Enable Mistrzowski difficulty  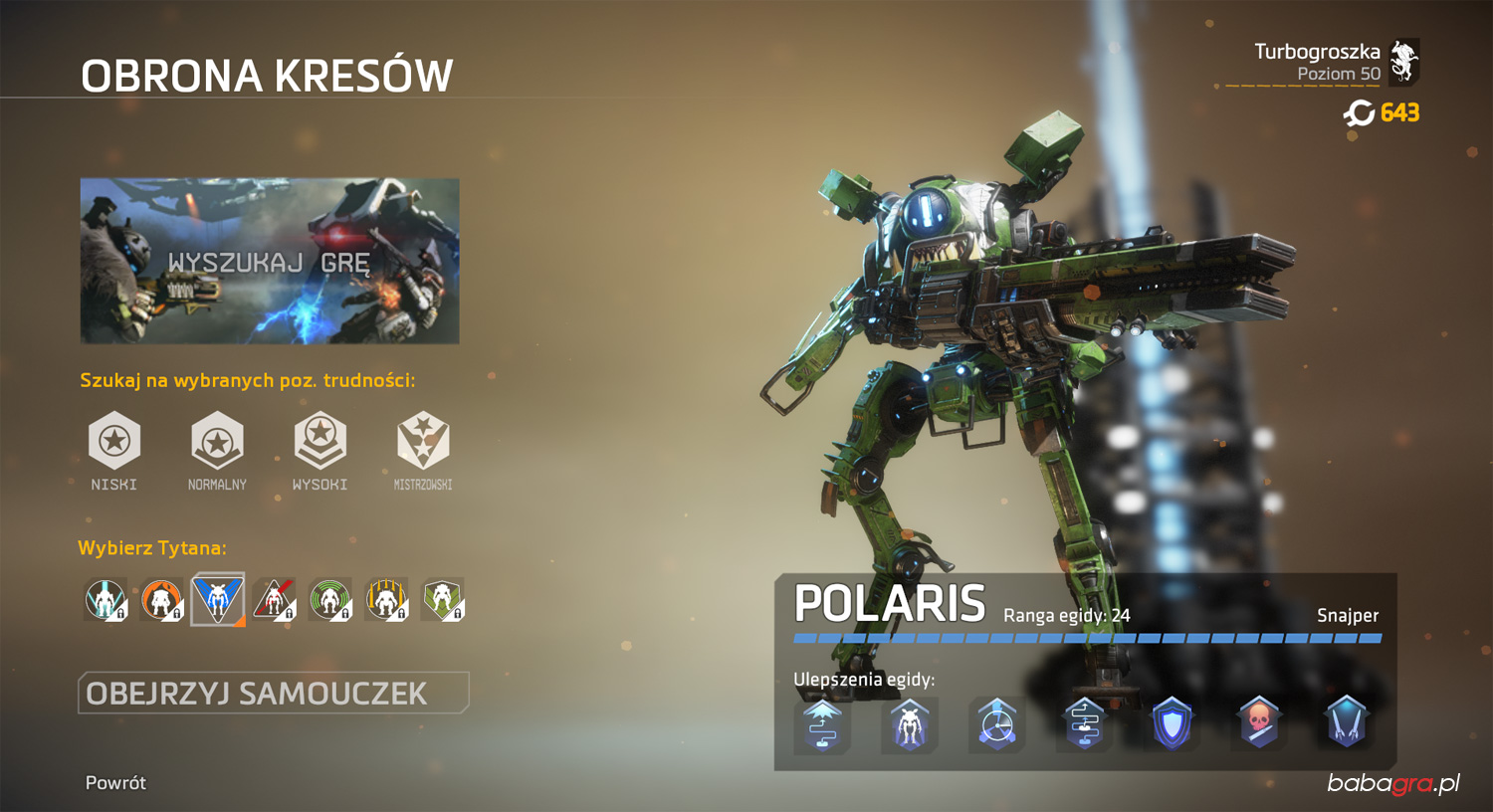[423, 441]
